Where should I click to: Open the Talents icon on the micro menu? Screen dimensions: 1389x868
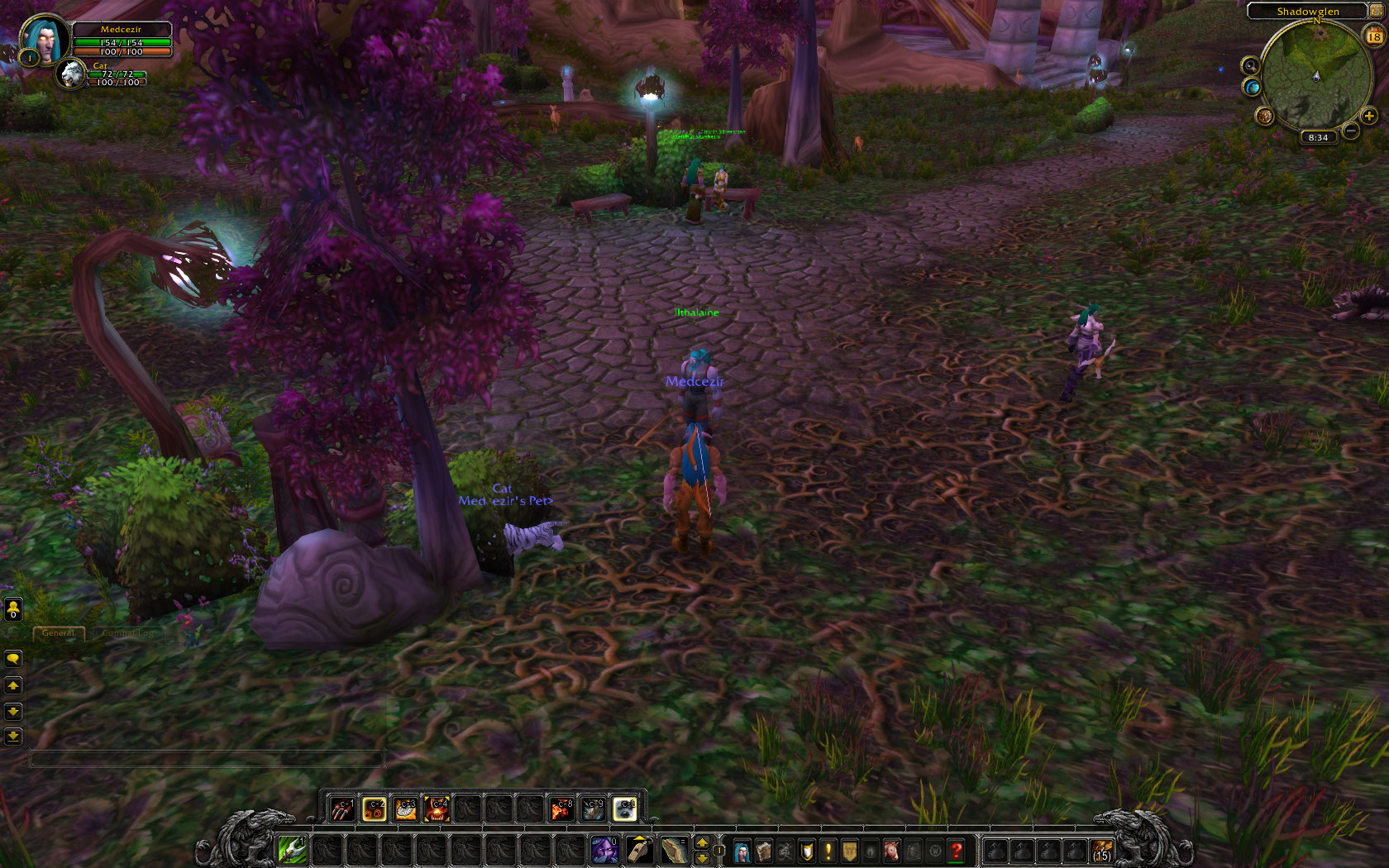(x=785, y=849)
